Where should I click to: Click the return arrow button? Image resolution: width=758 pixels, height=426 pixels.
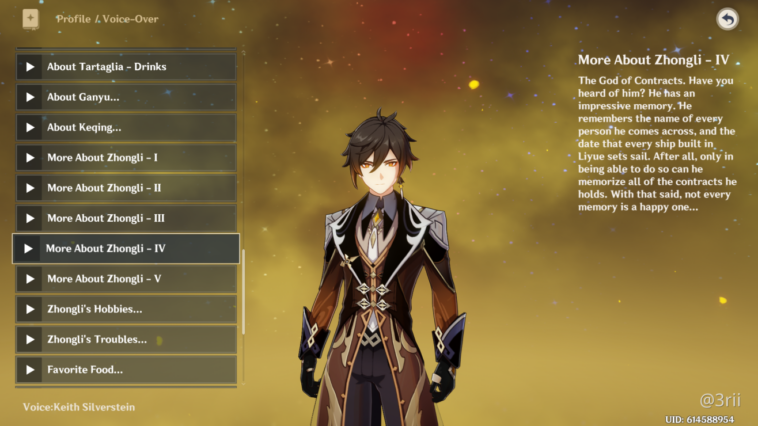727,18
